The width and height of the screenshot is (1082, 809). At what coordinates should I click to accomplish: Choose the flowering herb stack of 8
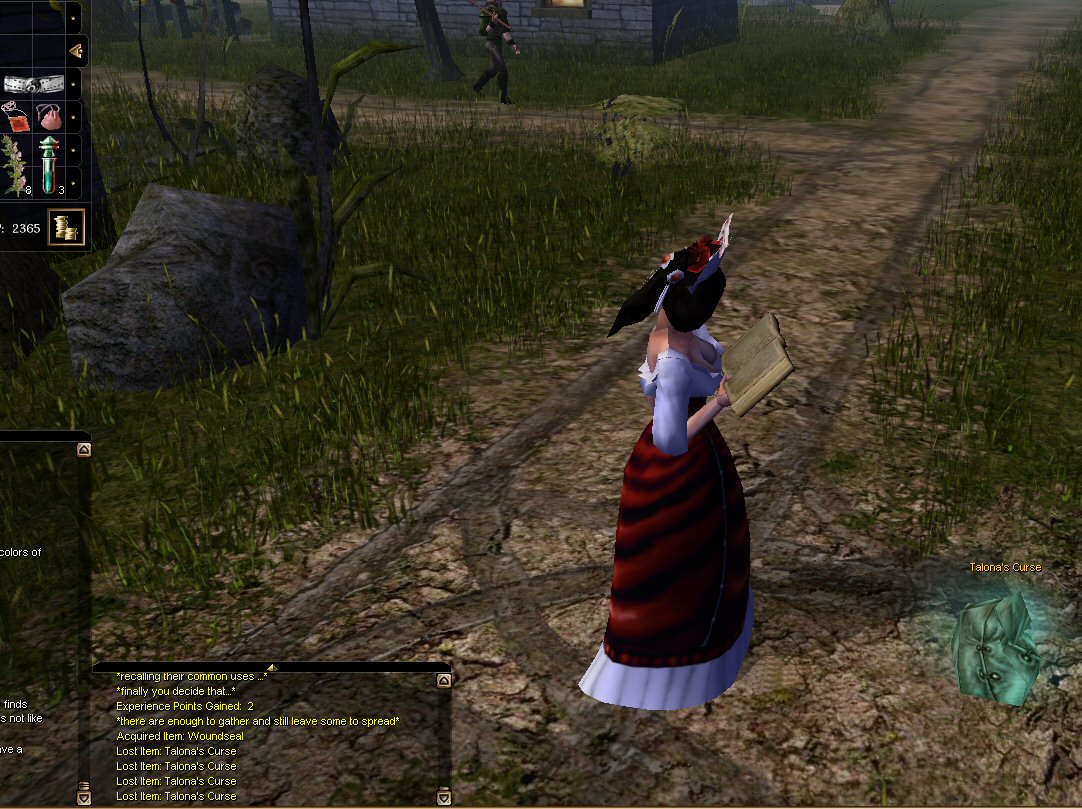coord(14,167)
